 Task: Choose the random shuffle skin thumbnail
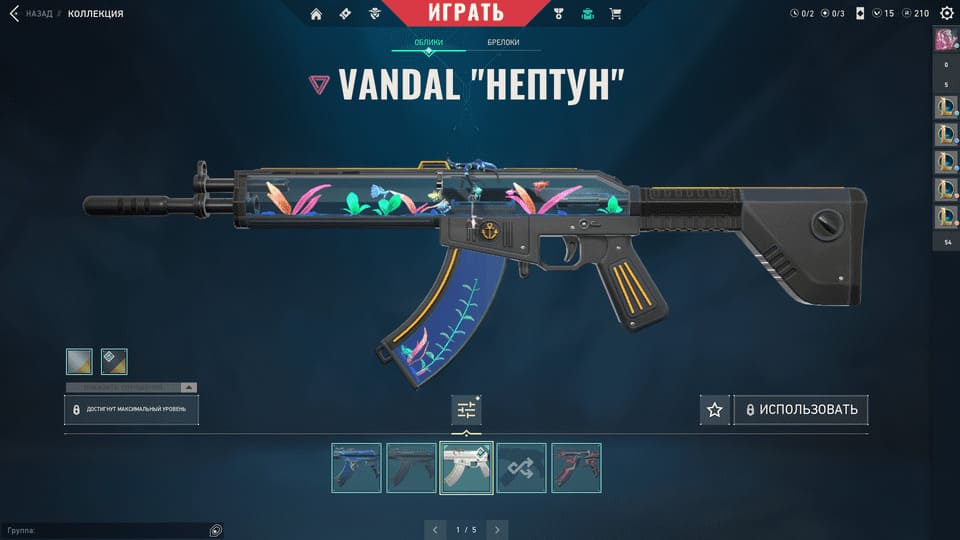[x=521, y=468]
